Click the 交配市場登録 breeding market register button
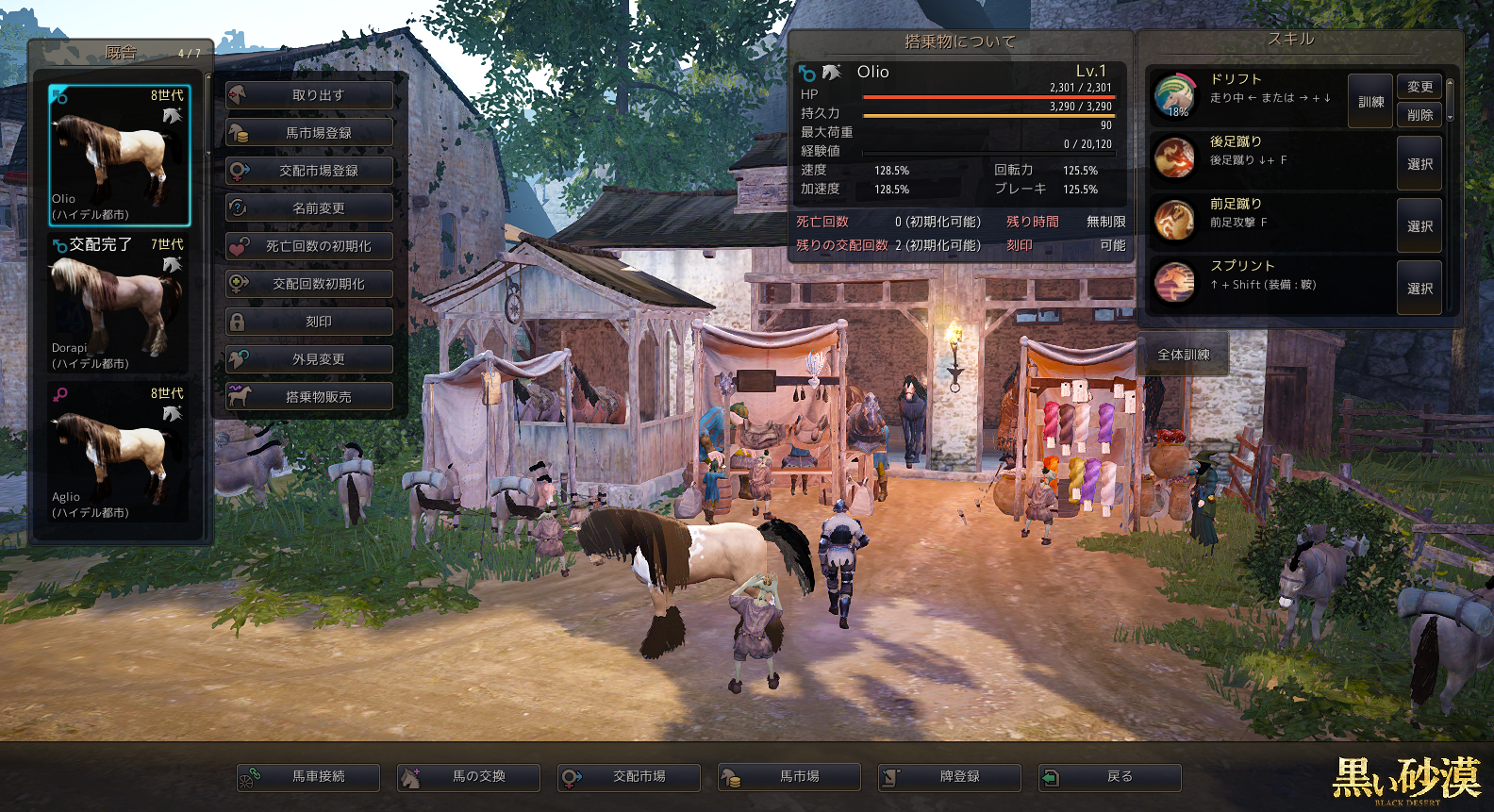Viewport: 1494px width, 812px height. click(x=309, y=171)
